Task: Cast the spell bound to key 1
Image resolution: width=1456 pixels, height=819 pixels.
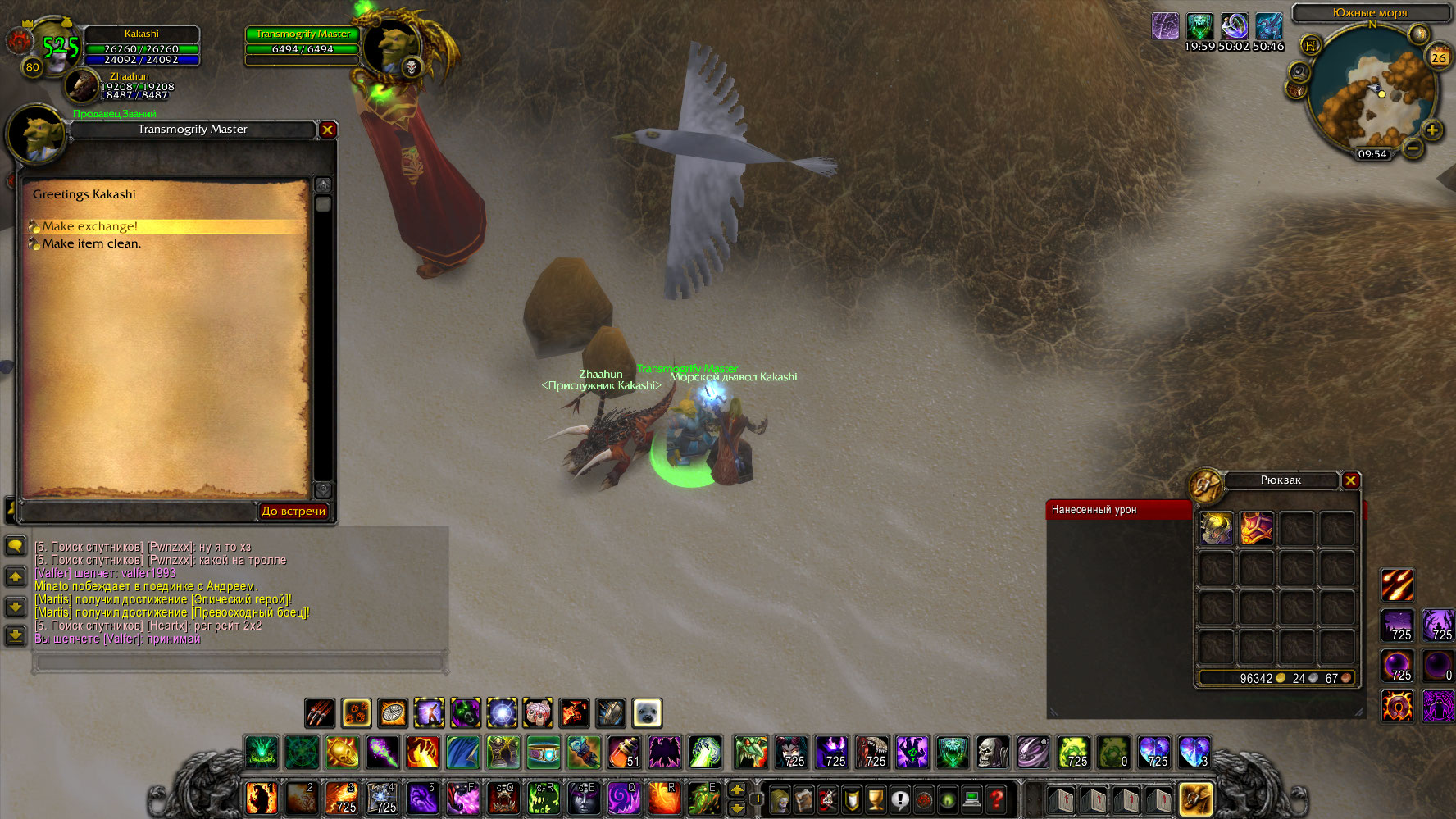Action: [262, 798]
